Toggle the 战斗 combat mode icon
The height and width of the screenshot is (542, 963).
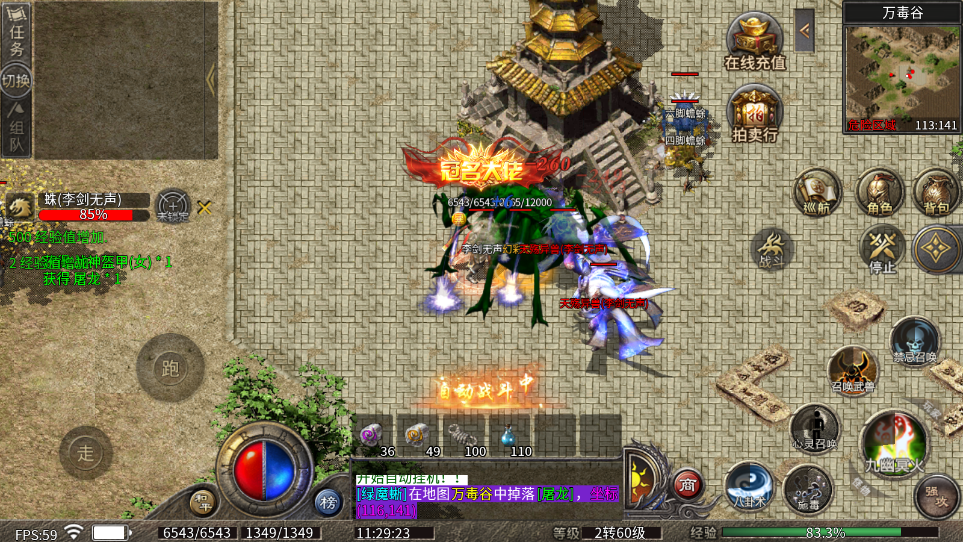tap(771, 248)
